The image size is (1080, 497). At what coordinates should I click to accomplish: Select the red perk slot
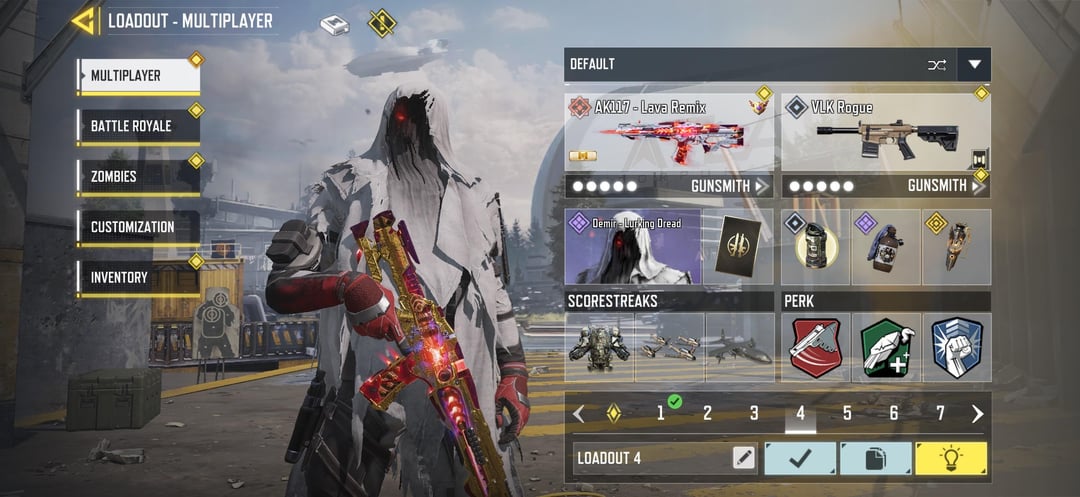click(x=816, y=347)
